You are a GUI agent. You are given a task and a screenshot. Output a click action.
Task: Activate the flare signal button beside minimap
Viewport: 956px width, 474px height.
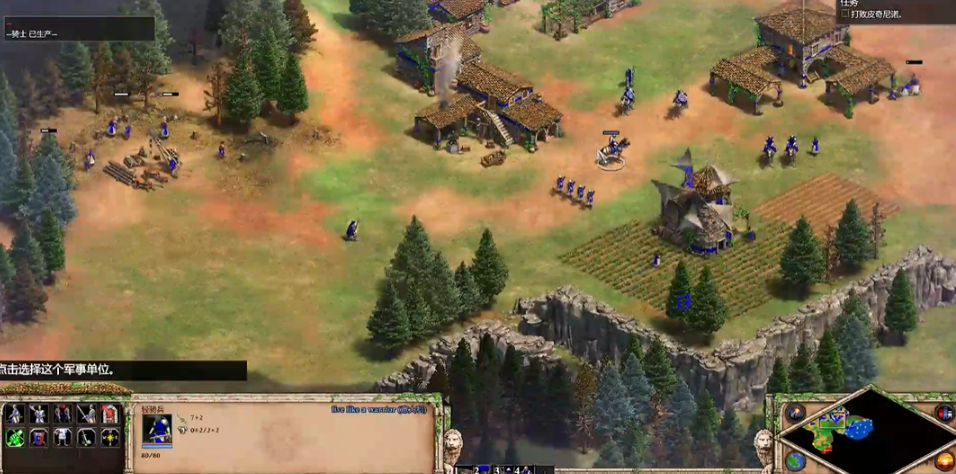795,412
